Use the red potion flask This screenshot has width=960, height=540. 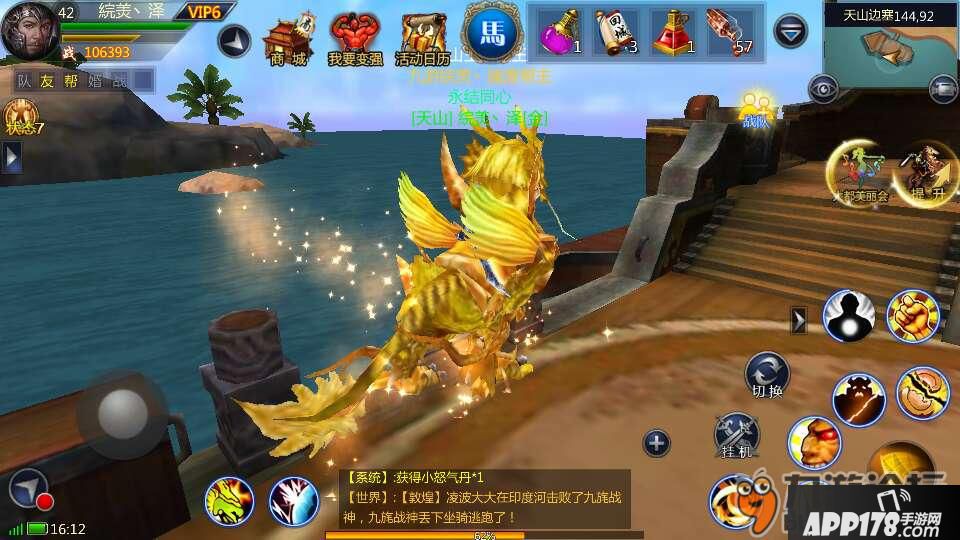coord(674,33)
